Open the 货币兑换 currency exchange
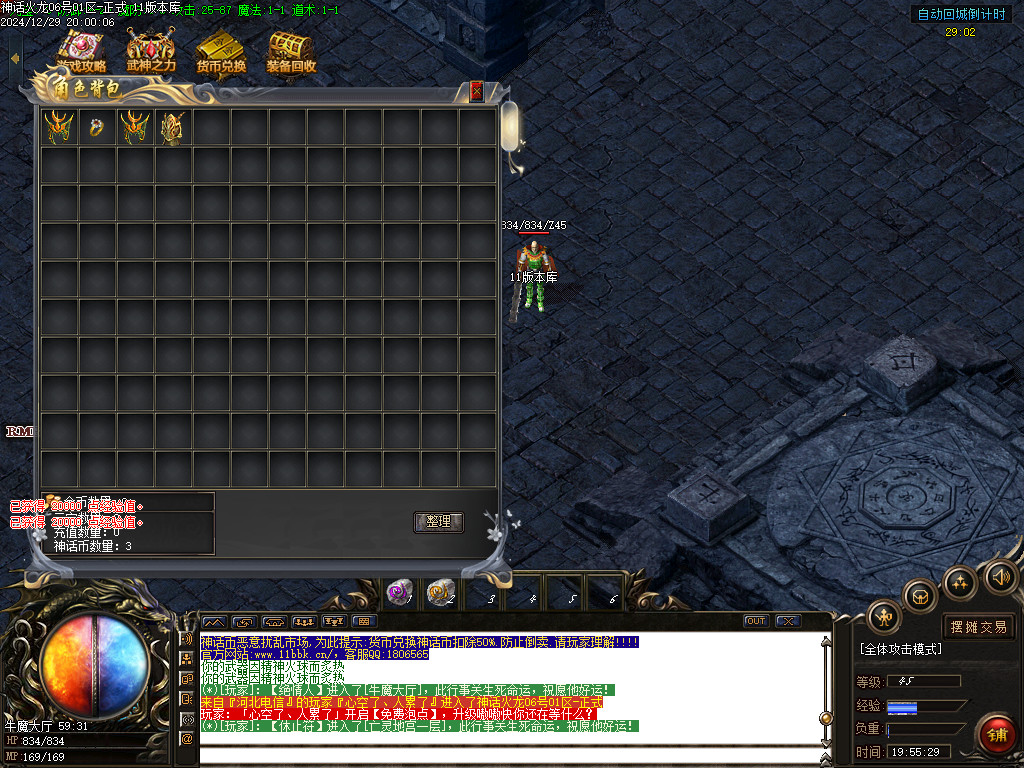The height and width of the screenshot is (768, 1024). click(x=221, y=51)
